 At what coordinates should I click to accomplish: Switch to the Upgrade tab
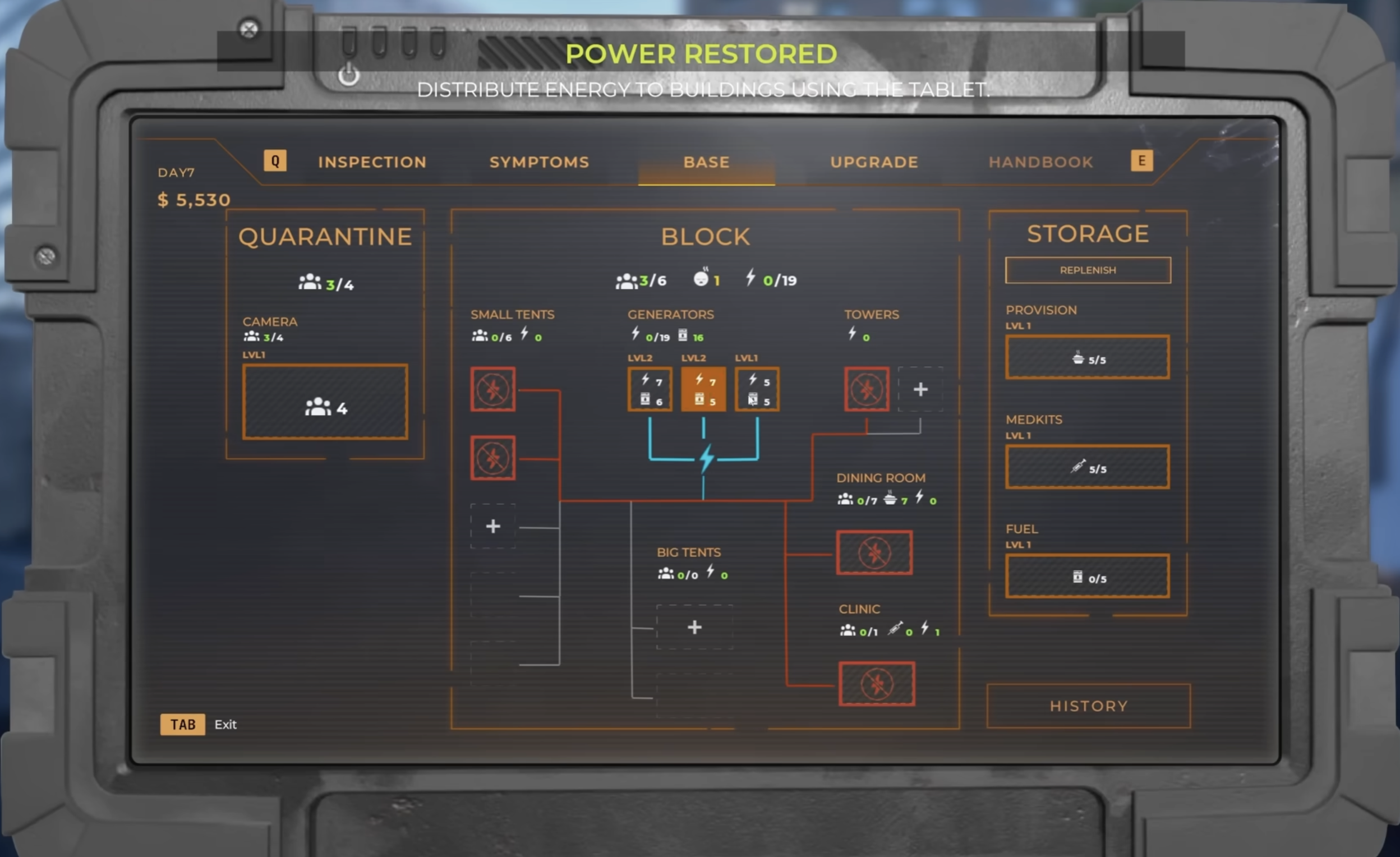coord(874,163)
